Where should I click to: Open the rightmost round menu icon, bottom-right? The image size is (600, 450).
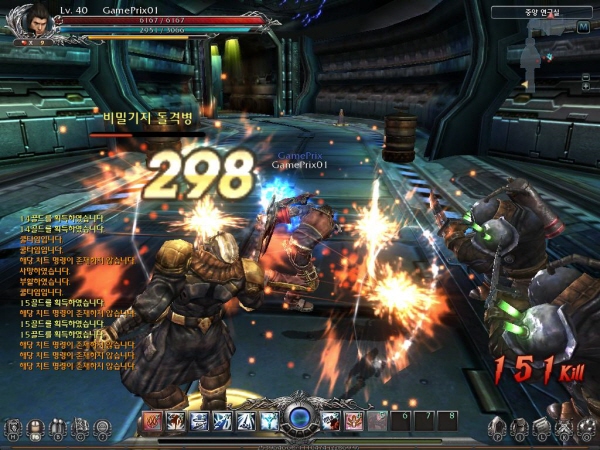point(588,430)
